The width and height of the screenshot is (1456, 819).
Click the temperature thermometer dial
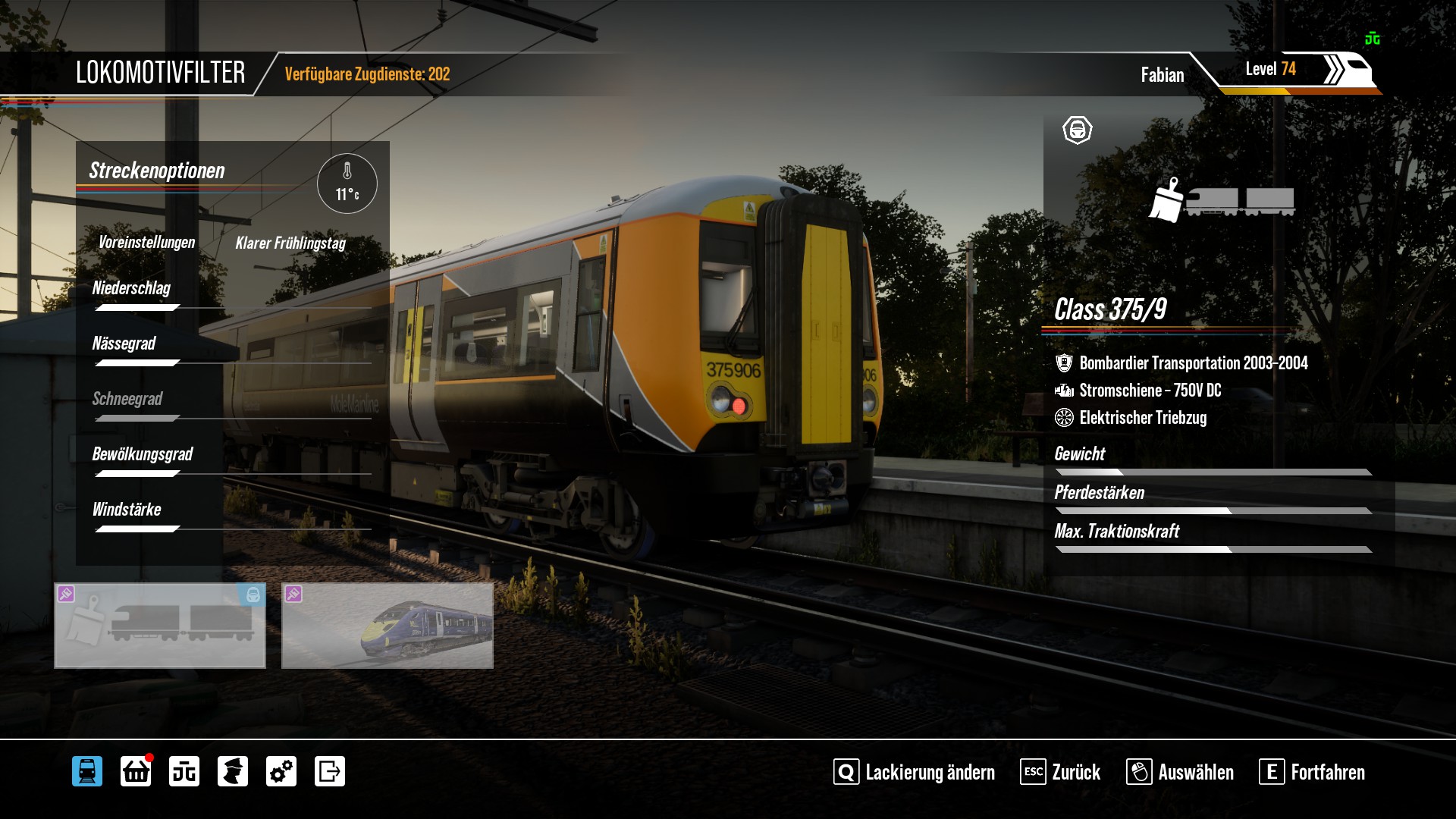pos(347,184)
